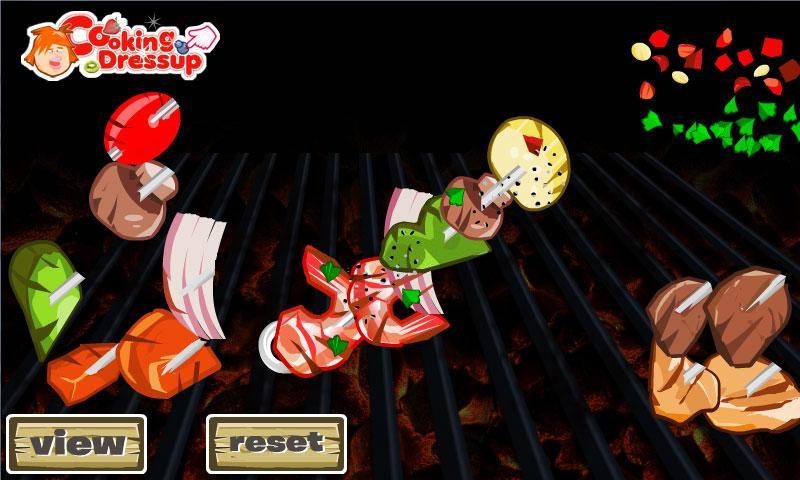This screenshot has height=480, width=800.
Task: Open the Cooking Dressup logo link
Action: [120, 45]
